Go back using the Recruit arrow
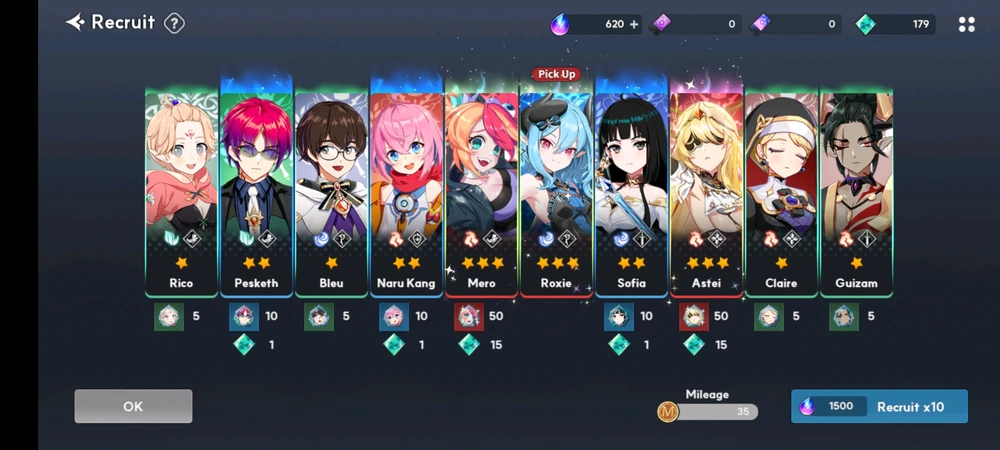Image resolution: width=1000 pixels, height=450 pixels. tap(75, 22)
